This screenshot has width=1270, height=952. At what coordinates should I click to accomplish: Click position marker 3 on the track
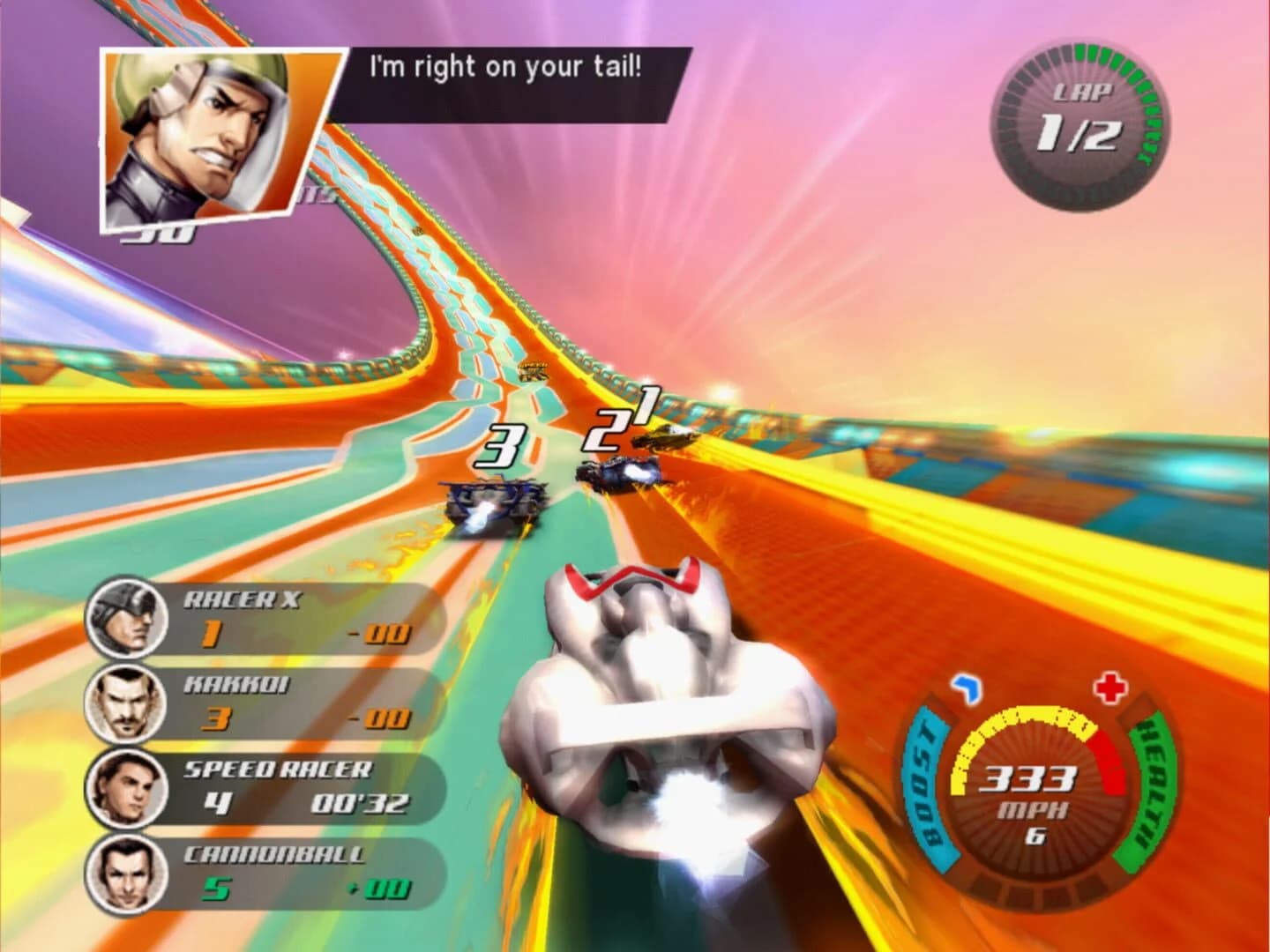click(x=500, y=447)
